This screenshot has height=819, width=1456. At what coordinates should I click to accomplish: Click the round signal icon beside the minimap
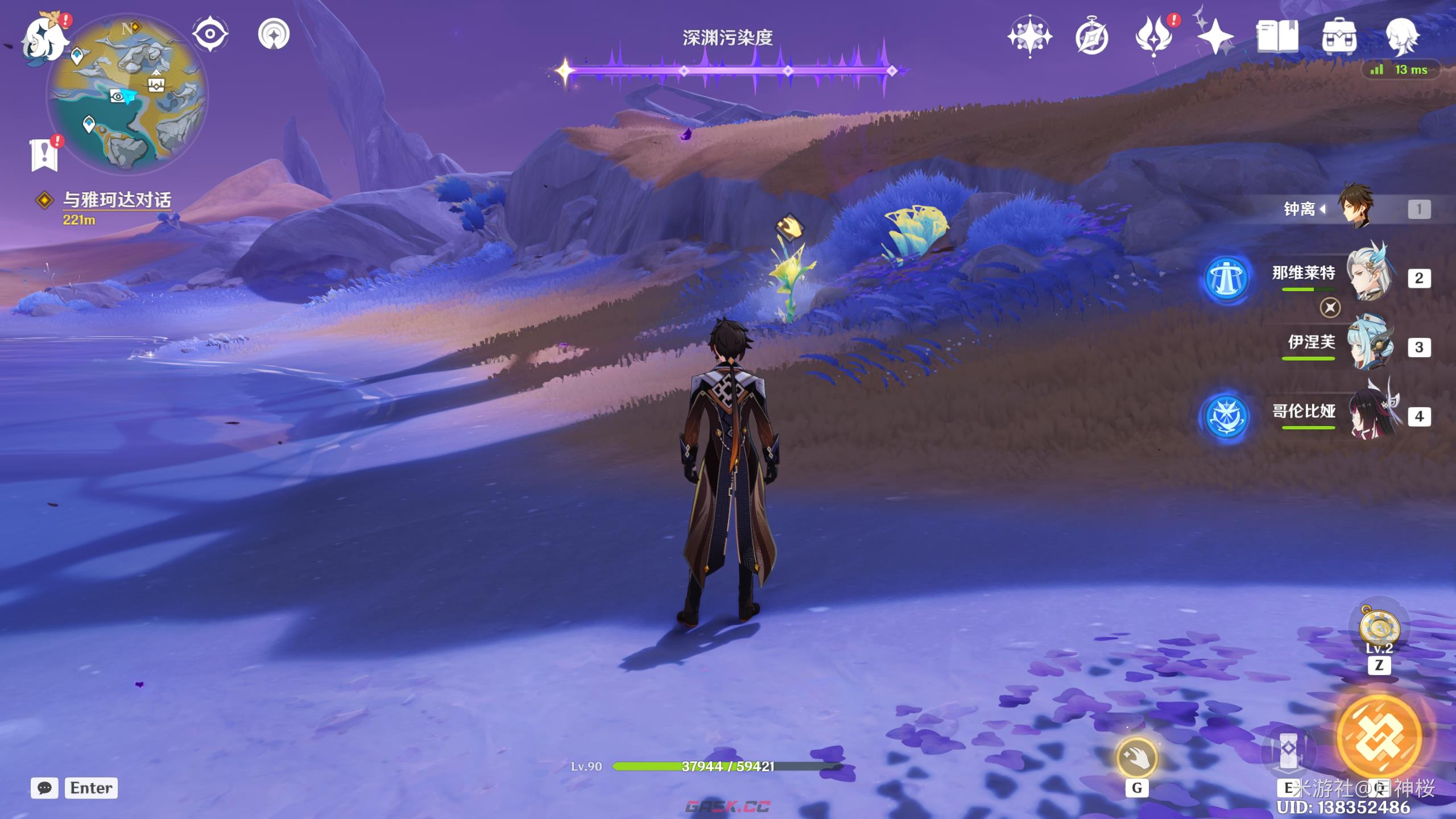[274, 34]
